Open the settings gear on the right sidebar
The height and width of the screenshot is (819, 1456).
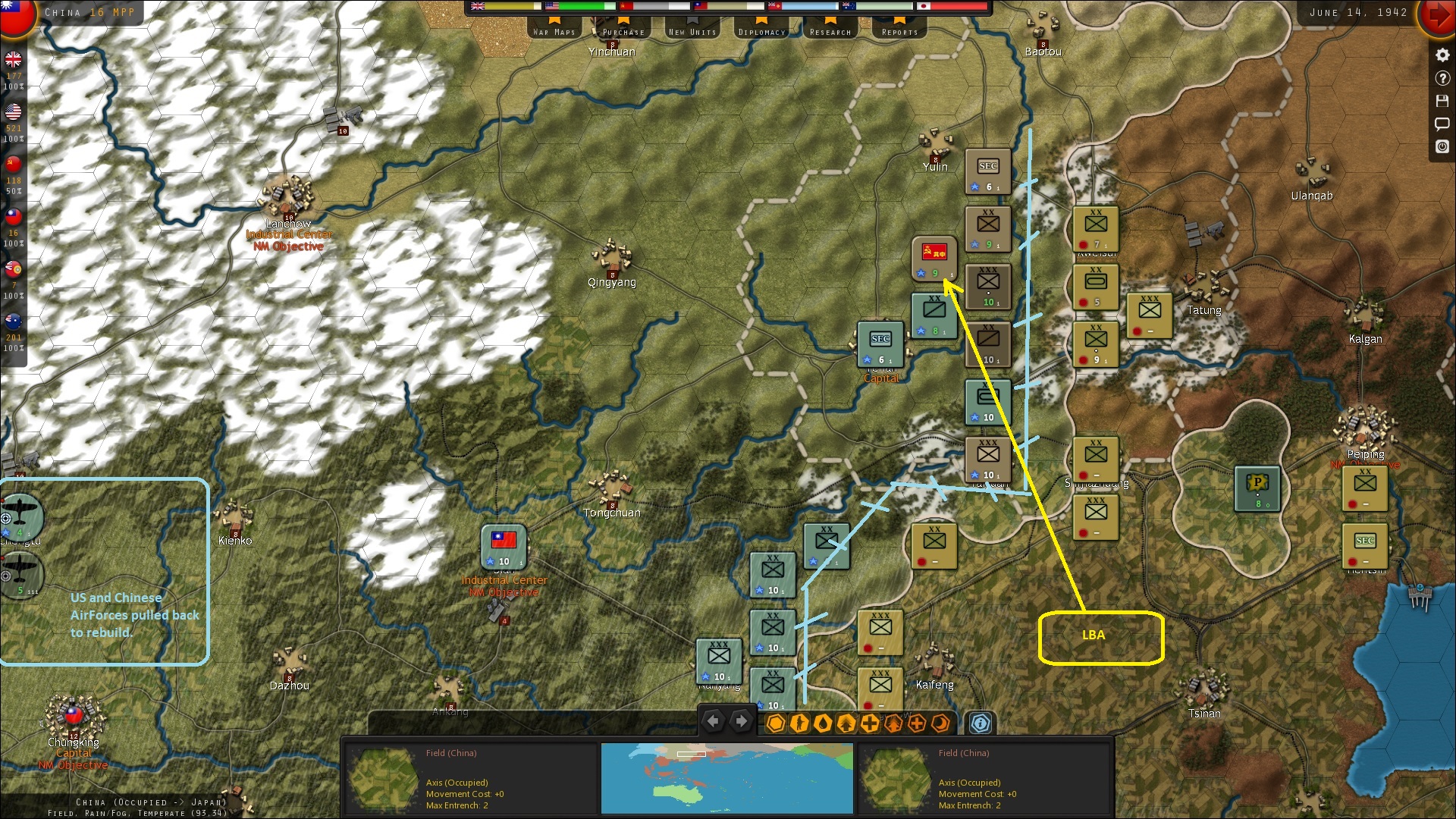(x=1442, y=55)
